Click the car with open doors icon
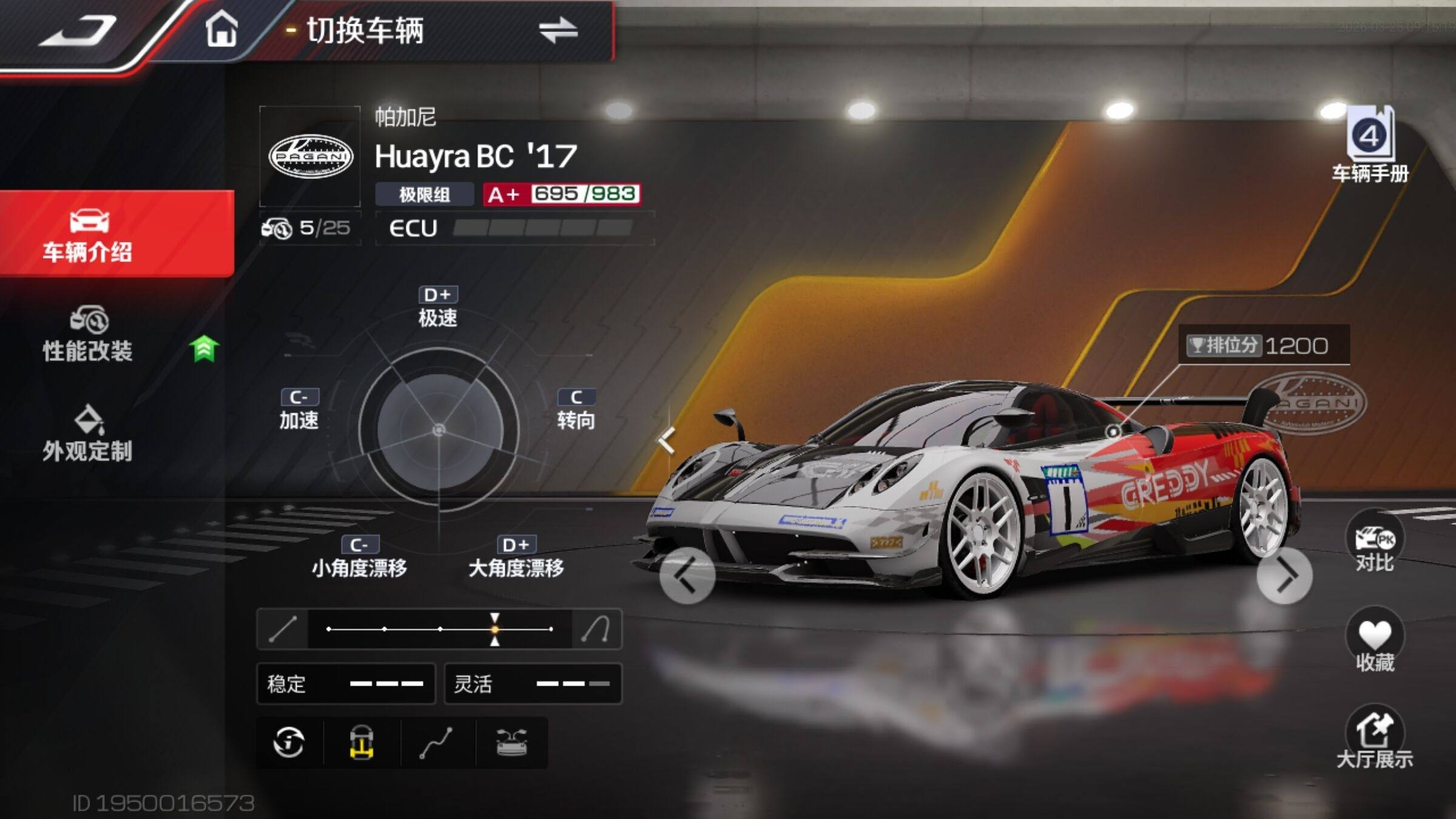 pyautogui.click(x=511, y=743)
